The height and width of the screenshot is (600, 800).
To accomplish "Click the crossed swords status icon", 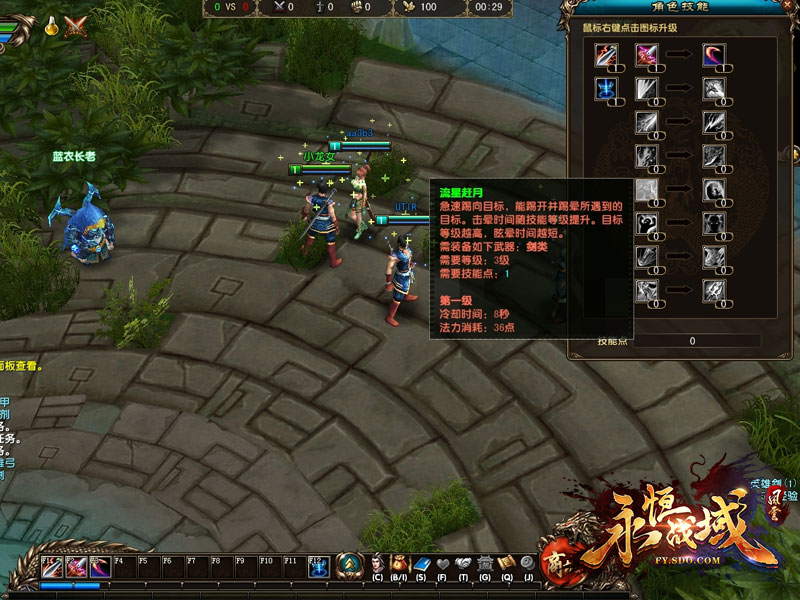I will coord(74,27).
